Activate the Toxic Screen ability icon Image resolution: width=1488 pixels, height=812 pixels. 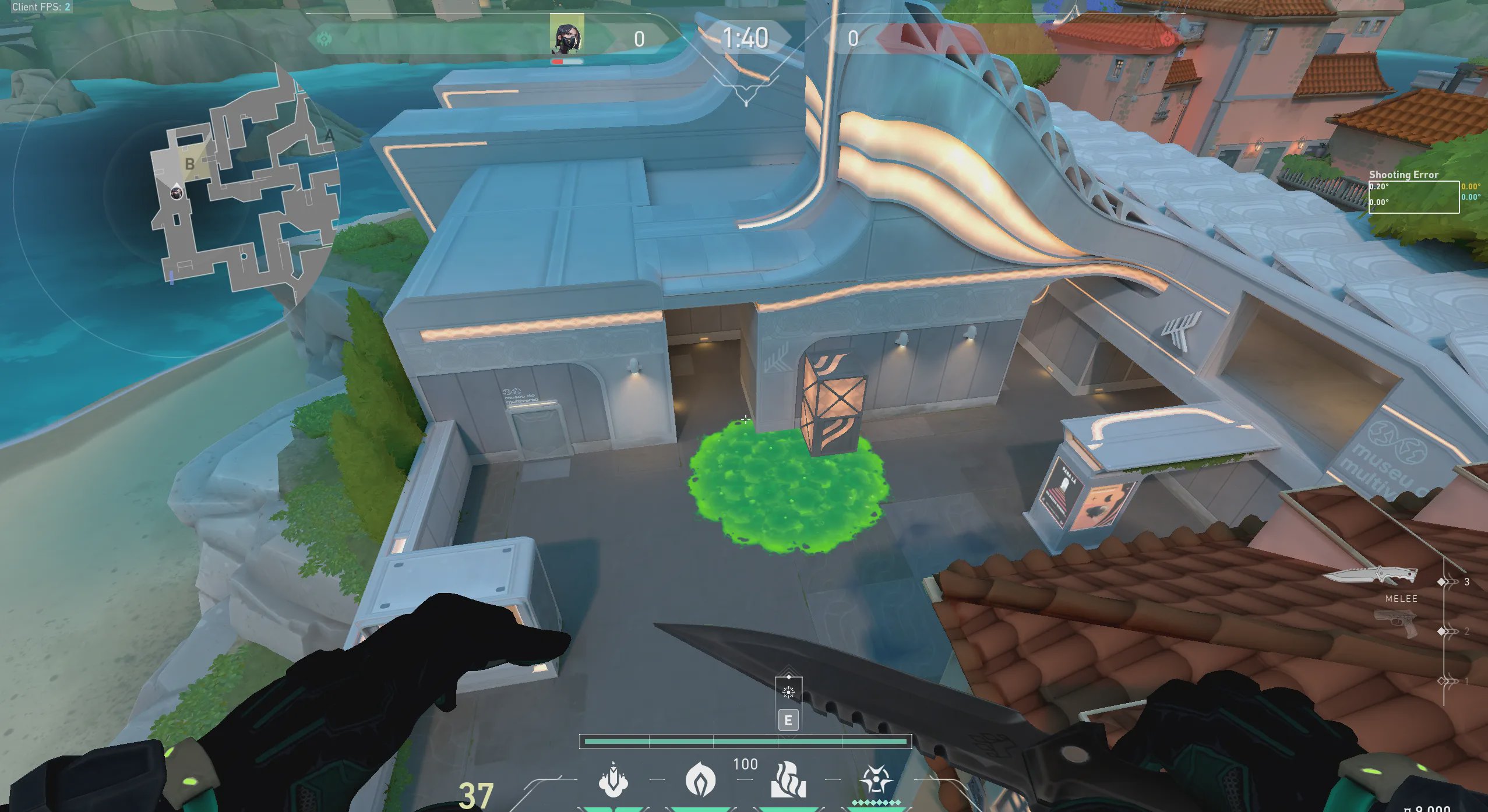pos(788,780)
